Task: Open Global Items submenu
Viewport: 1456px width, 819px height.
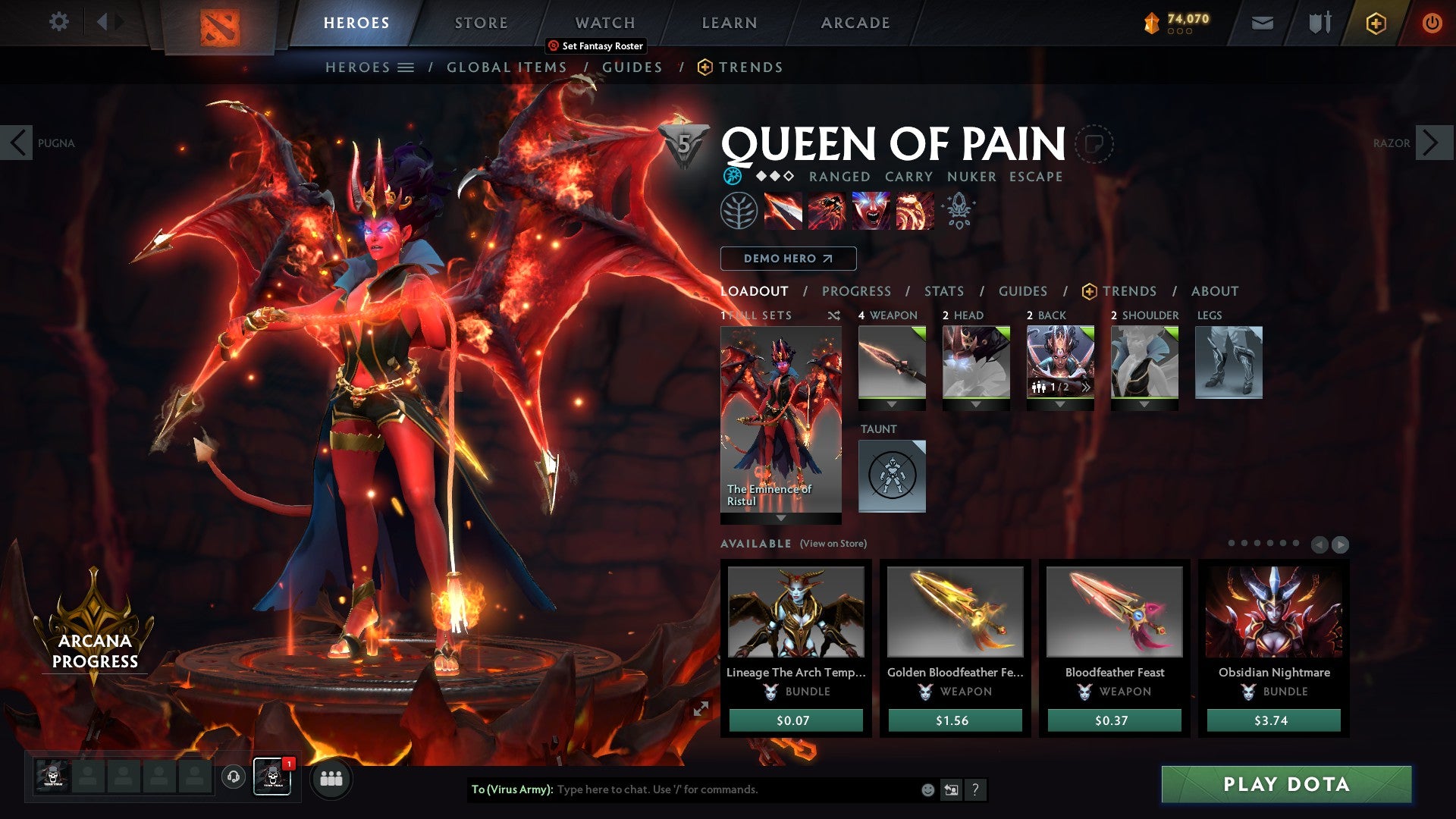Action: pos(506,67)
